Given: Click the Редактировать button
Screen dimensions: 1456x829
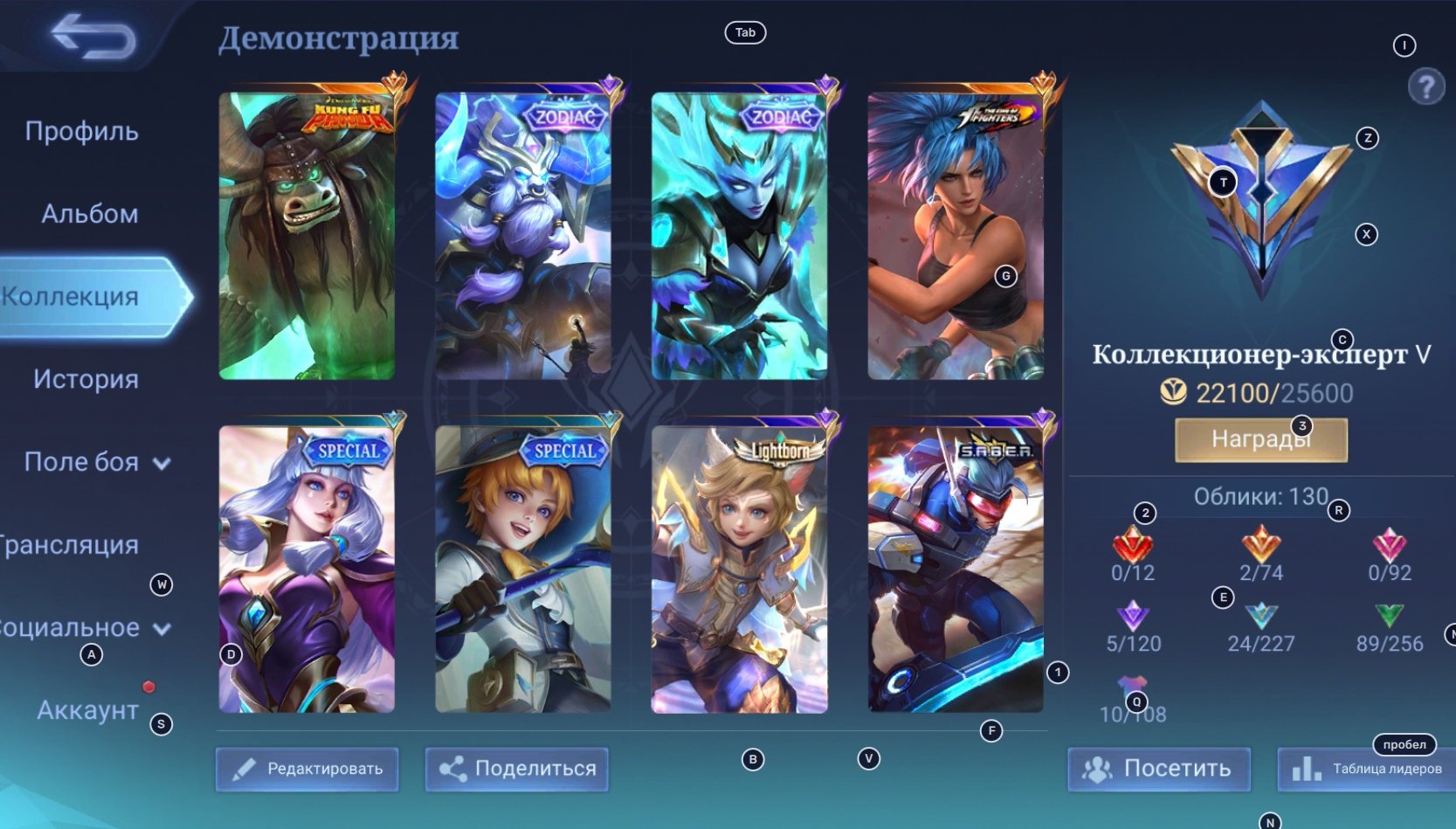Looking at the screenshot, I should tap(307, 769).
